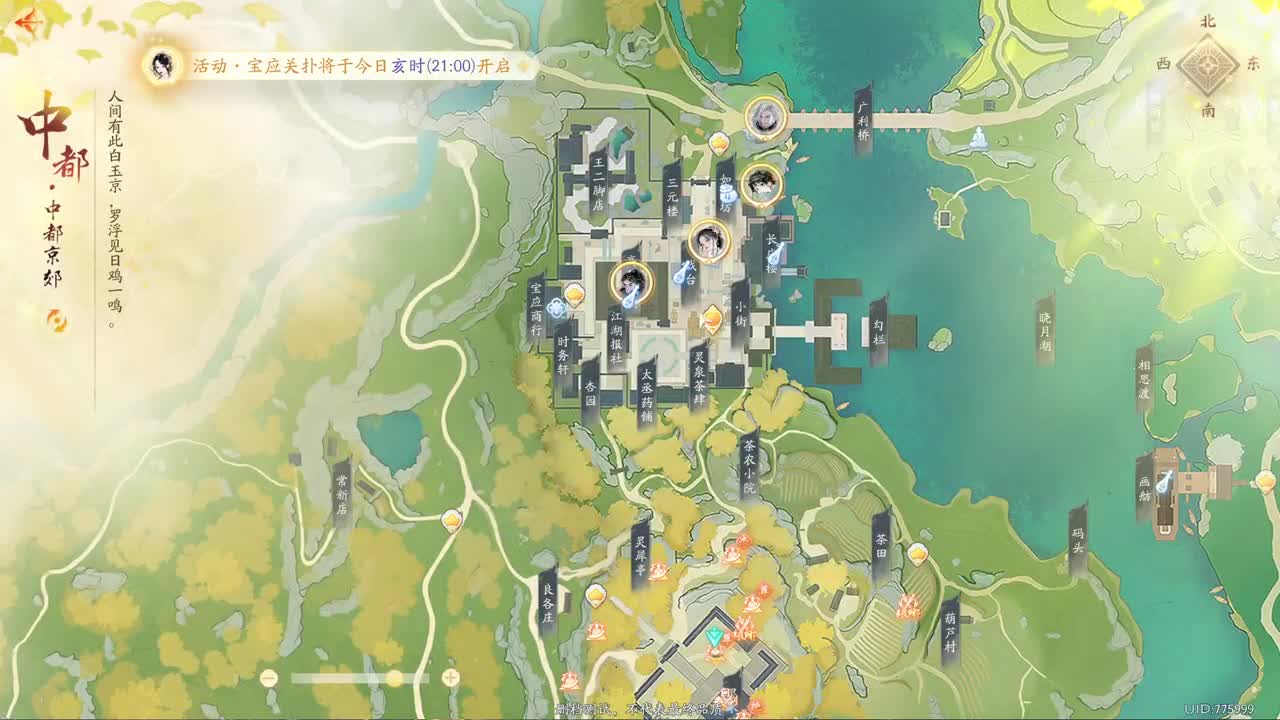Select the teal teleport waypoint in the southern village
Image resolution: width=1280 pixels, height=720 pixels.
coord(713,636)
